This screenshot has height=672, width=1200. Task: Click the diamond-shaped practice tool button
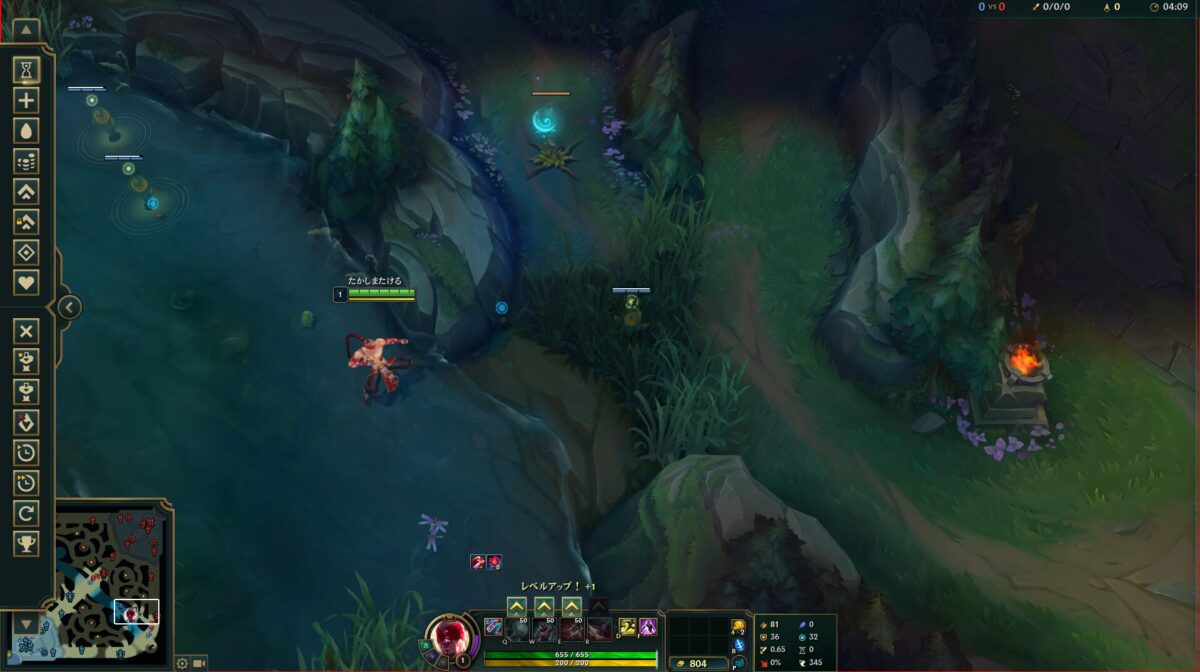pyautogui.click(x=26, y=252)
